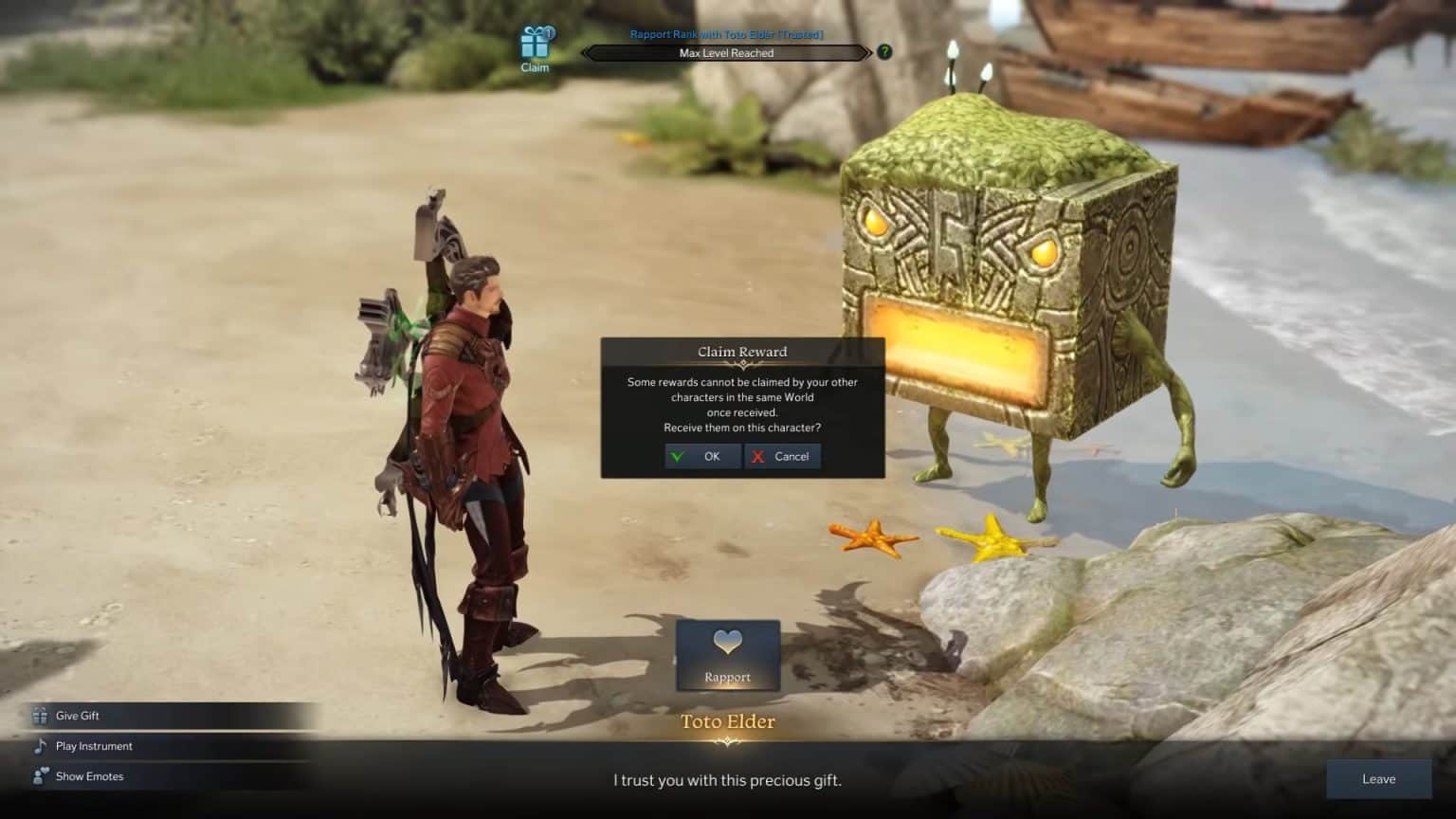The height and width of the screenshot is (819, 1456).
Task: Select the Give Gift present icon
Action: [38, 716]
